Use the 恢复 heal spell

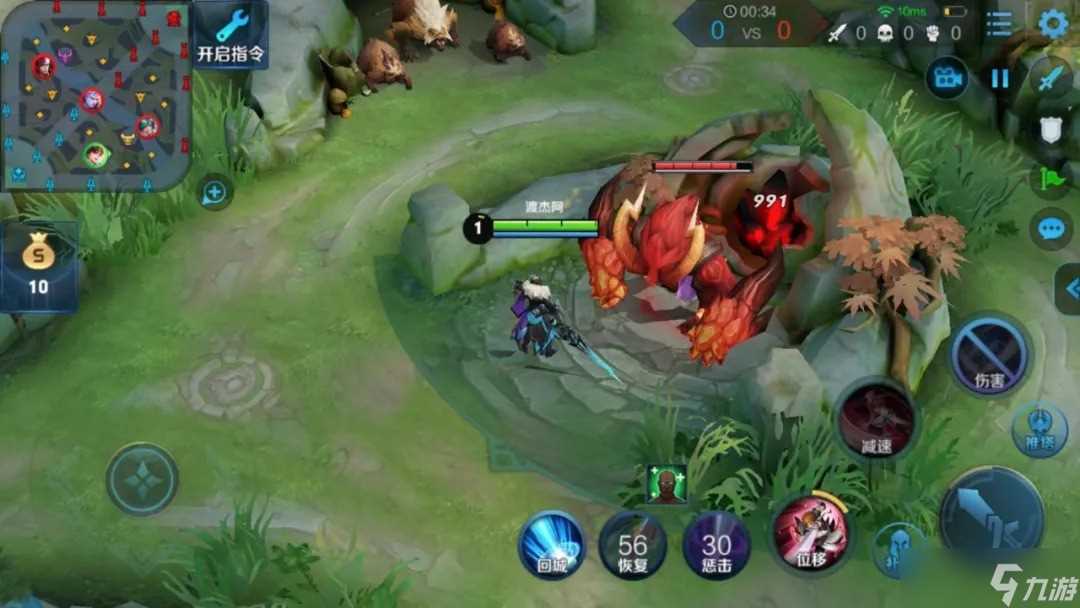pyautogui.click(x=633, y=545)
